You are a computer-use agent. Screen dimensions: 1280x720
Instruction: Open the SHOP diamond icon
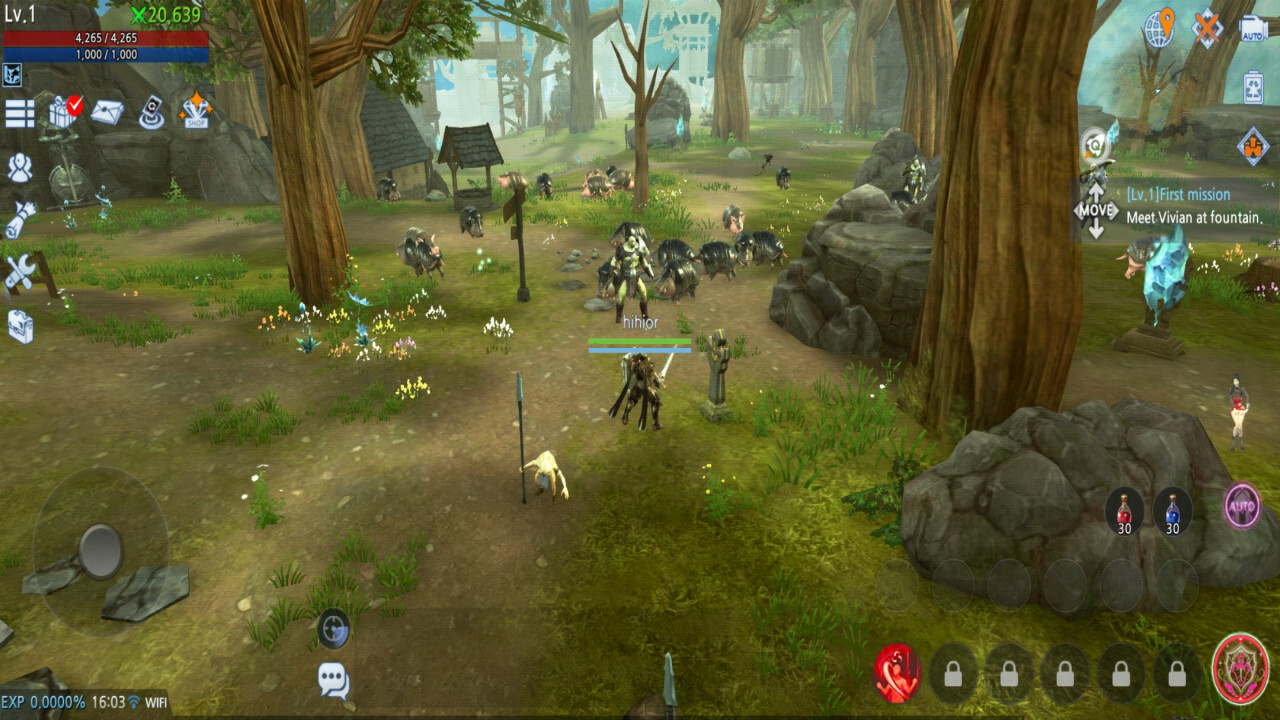point(197,112)
